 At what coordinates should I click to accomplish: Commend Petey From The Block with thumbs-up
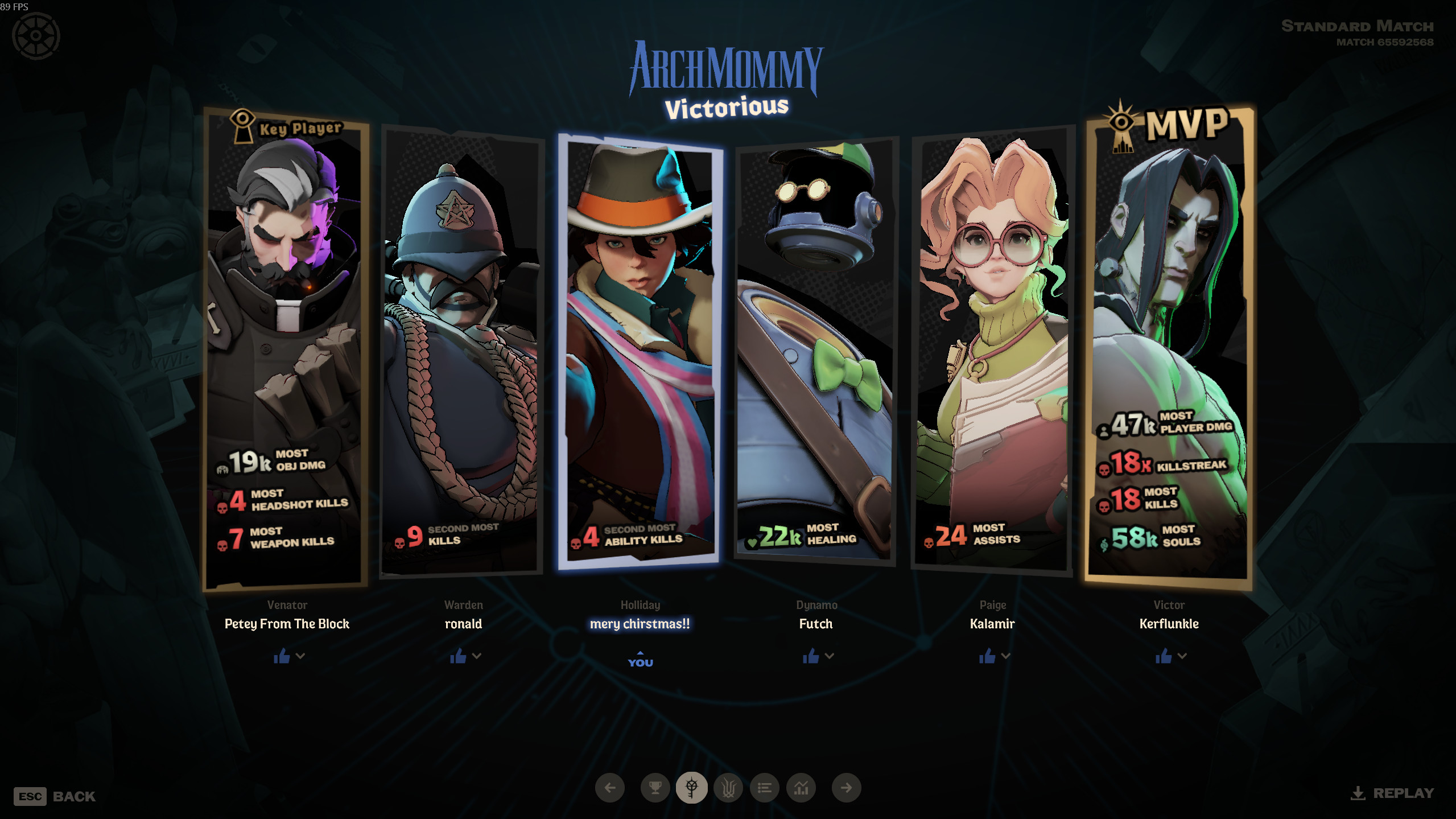pos(282,657)
